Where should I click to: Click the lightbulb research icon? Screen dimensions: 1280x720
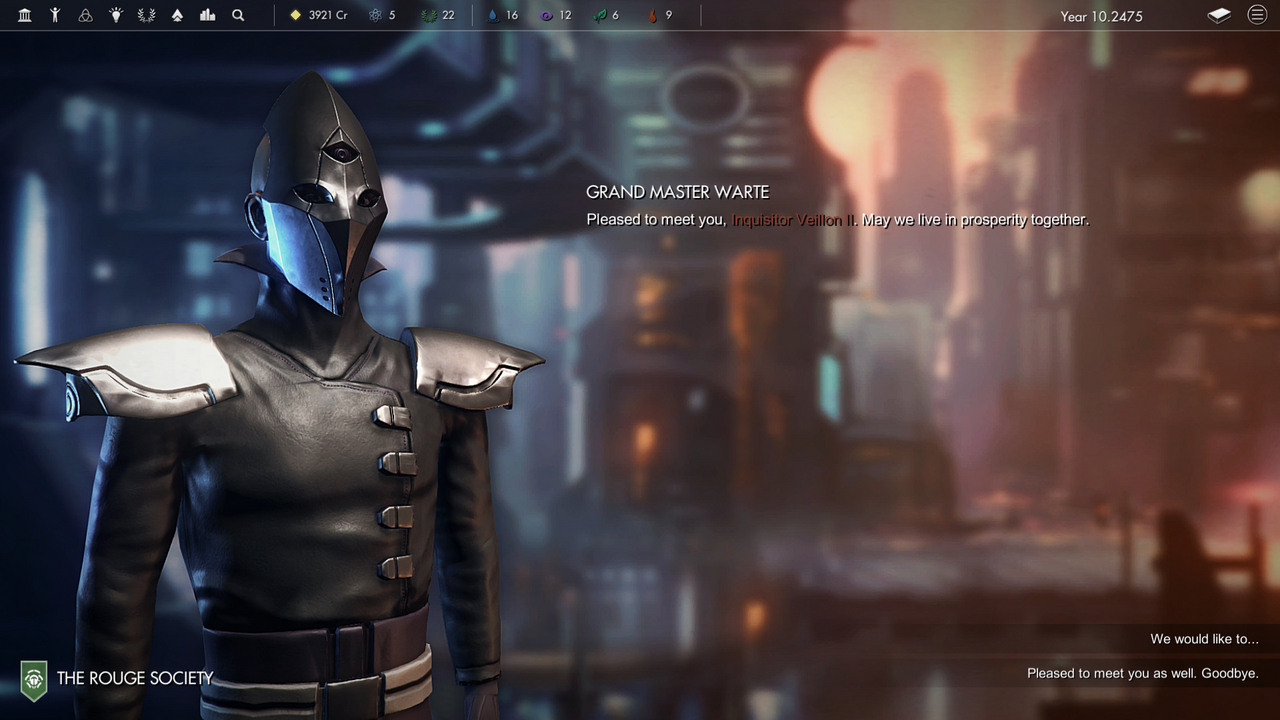(115, 15)
